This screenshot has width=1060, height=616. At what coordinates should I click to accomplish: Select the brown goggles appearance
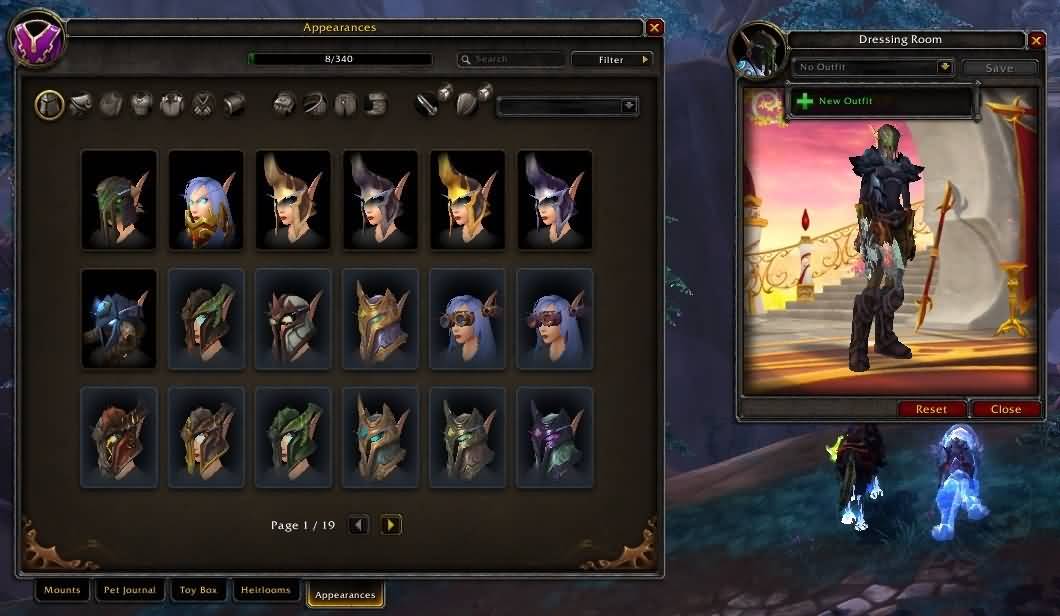467,317
